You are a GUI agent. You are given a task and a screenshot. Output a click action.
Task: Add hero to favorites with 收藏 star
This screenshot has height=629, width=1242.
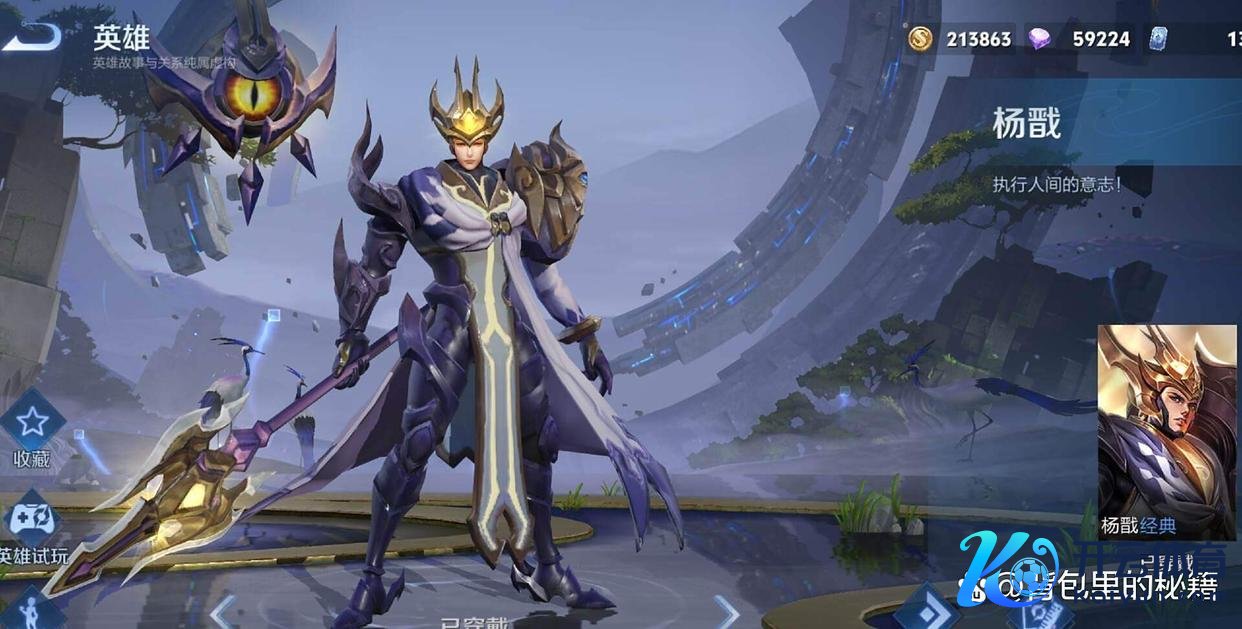coord(31,422)
